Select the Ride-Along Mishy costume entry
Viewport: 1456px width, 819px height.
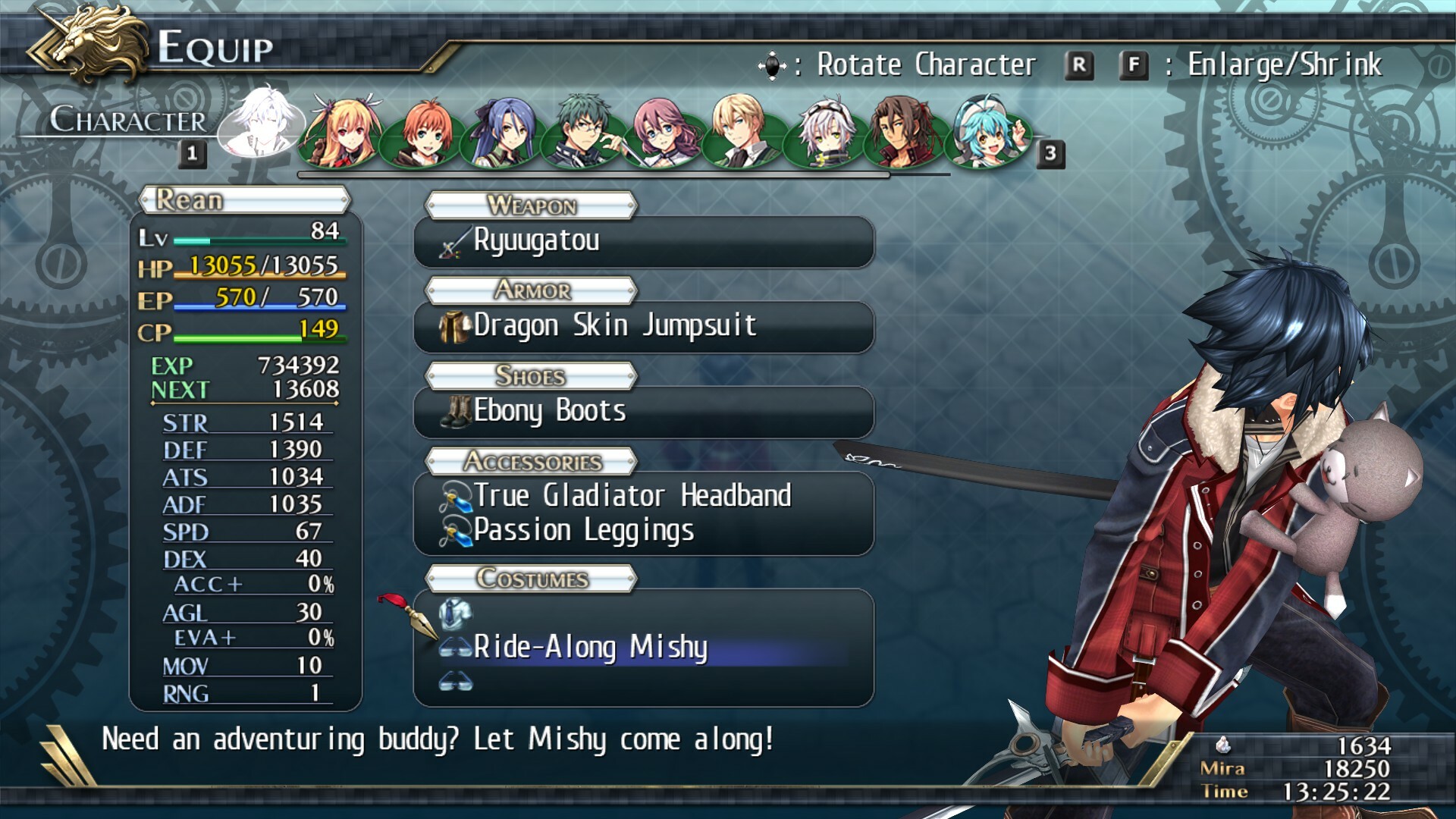[x=589, y=649]
